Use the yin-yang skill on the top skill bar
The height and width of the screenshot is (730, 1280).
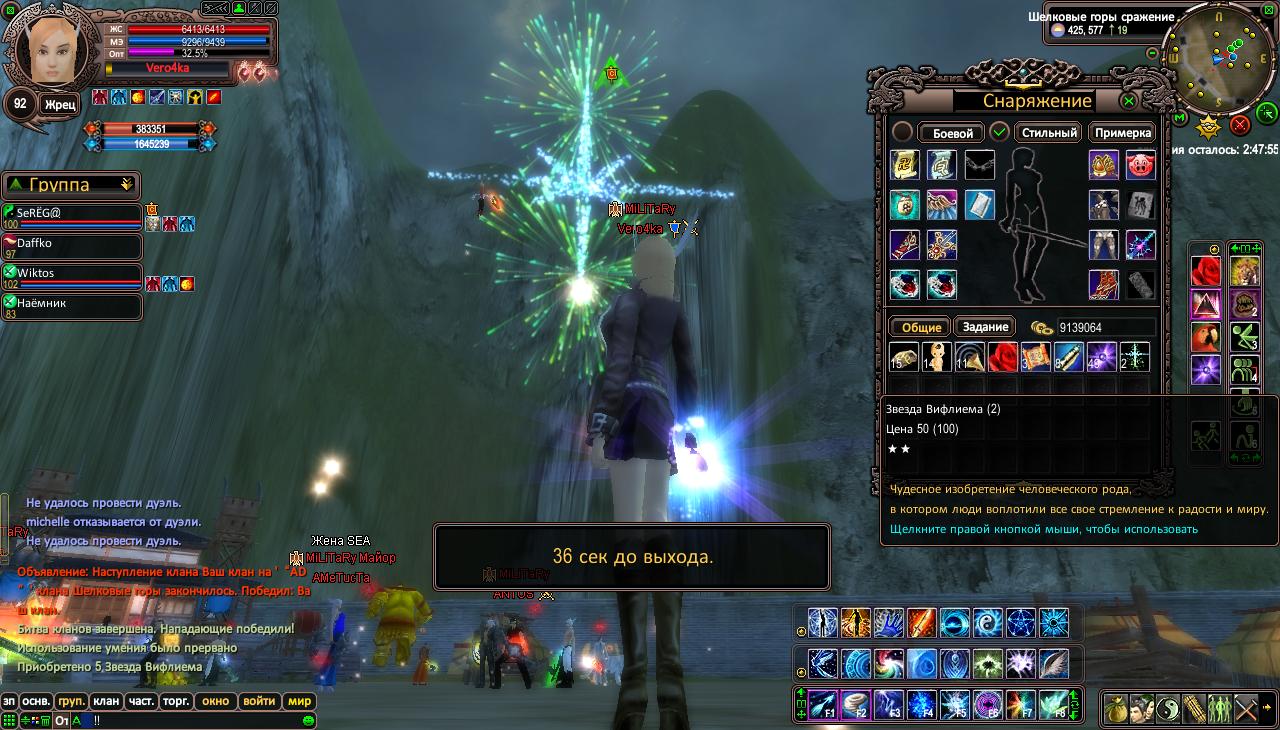click(988, 623)
